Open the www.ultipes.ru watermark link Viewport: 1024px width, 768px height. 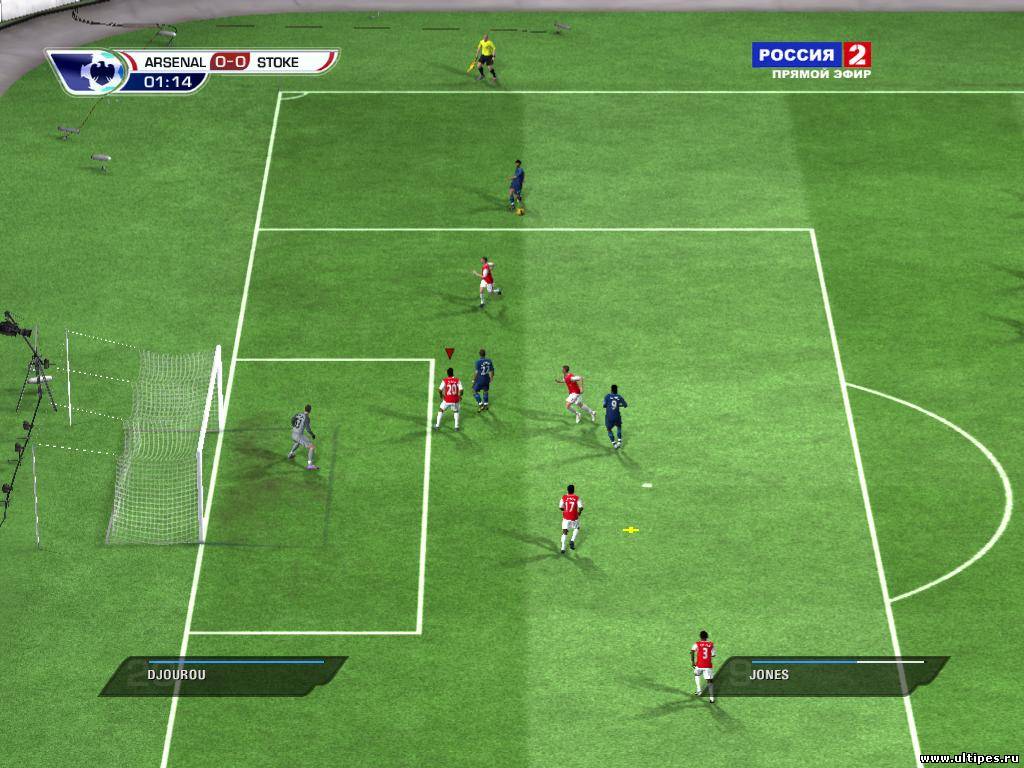[x=969, y=759]
